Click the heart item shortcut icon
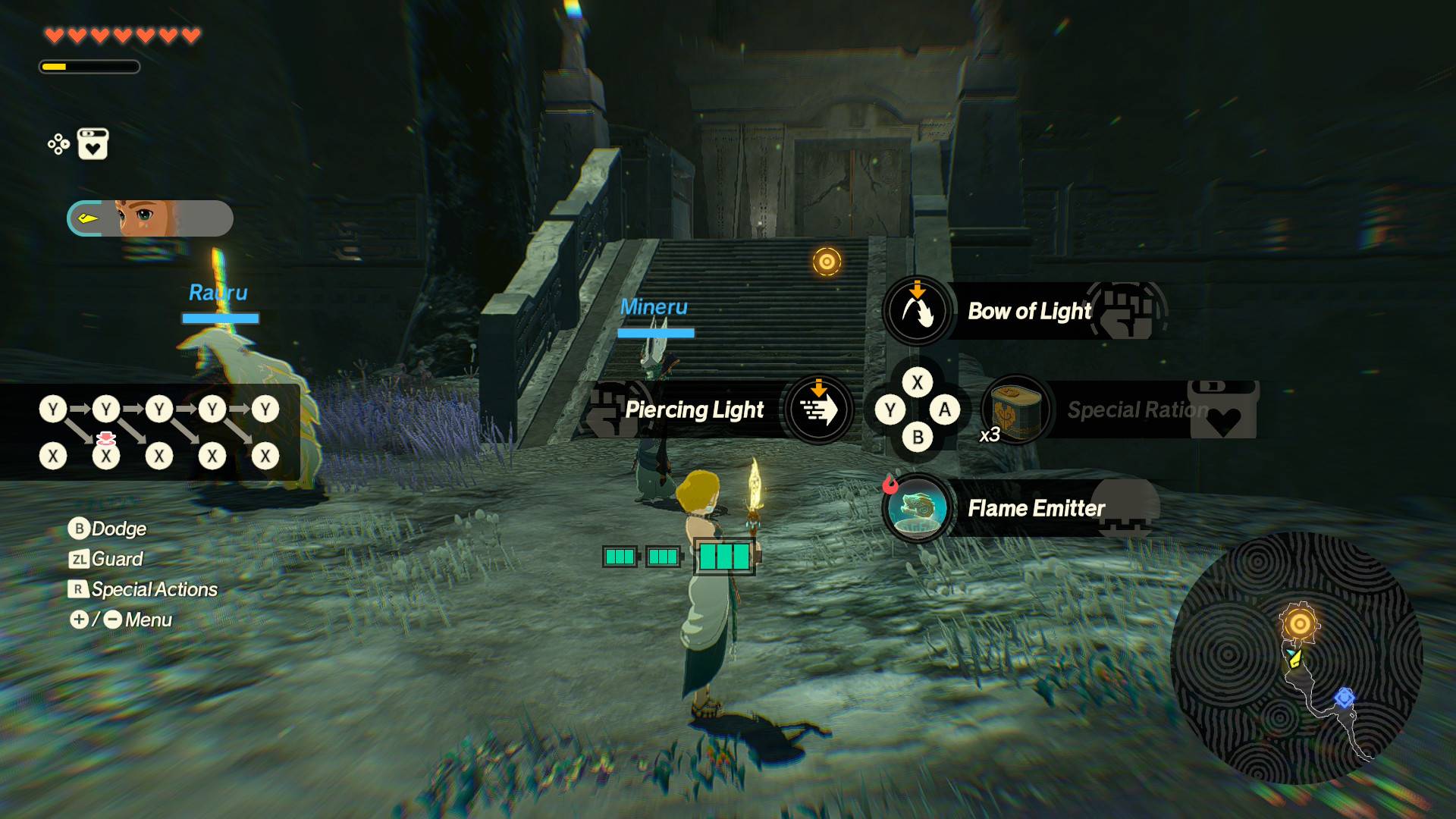 pos(93,144)
